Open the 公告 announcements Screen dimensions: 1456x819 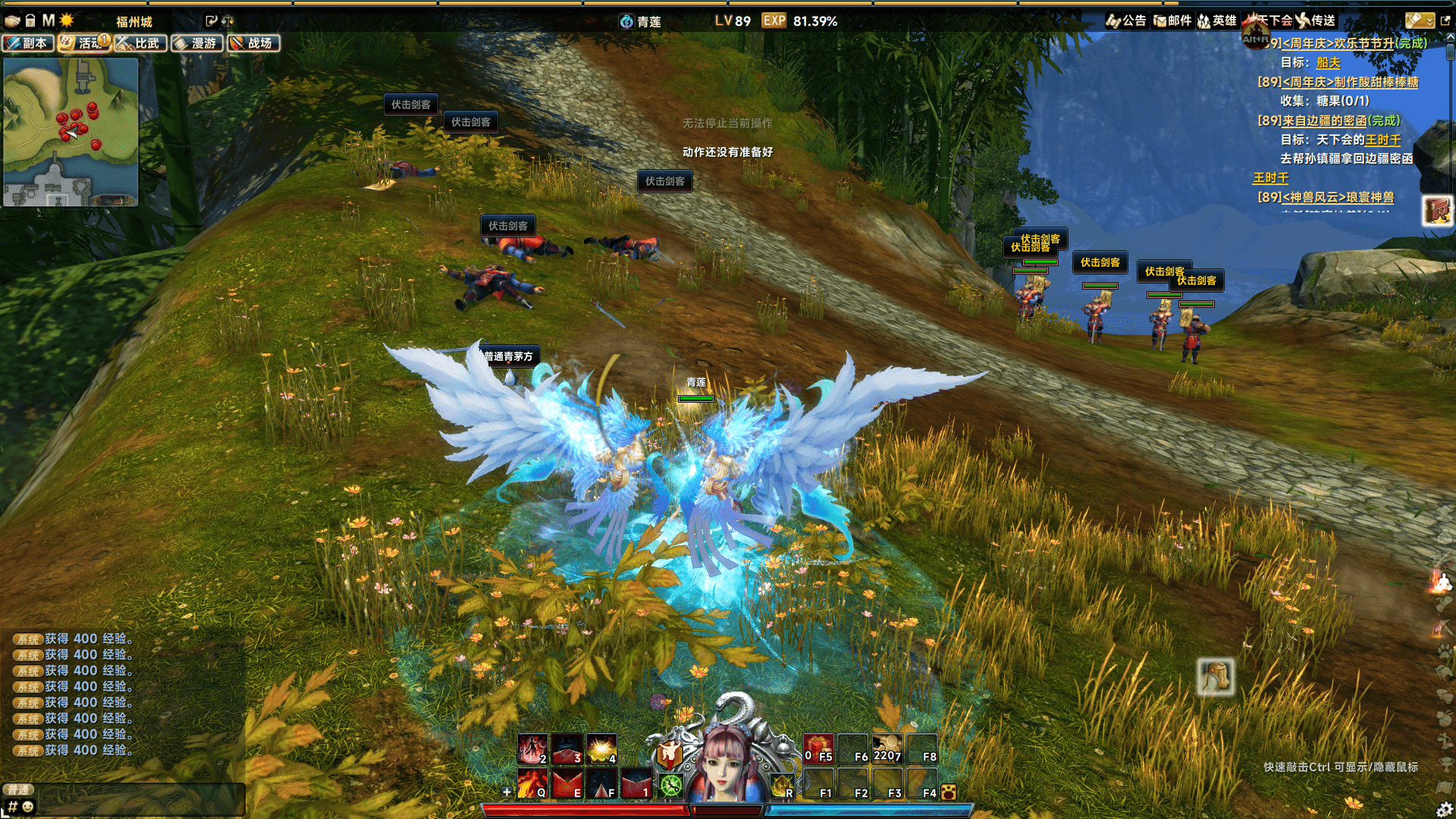(x=1126, y=20)
